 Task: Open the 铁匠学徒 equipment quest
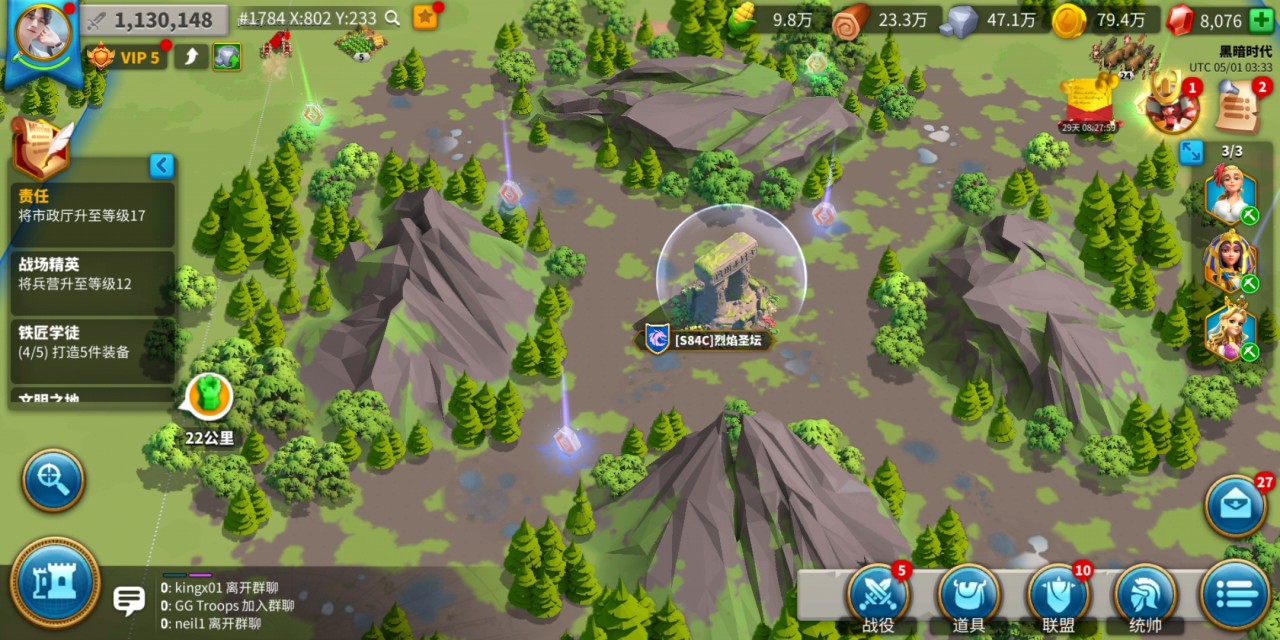(x=93, y=342)
